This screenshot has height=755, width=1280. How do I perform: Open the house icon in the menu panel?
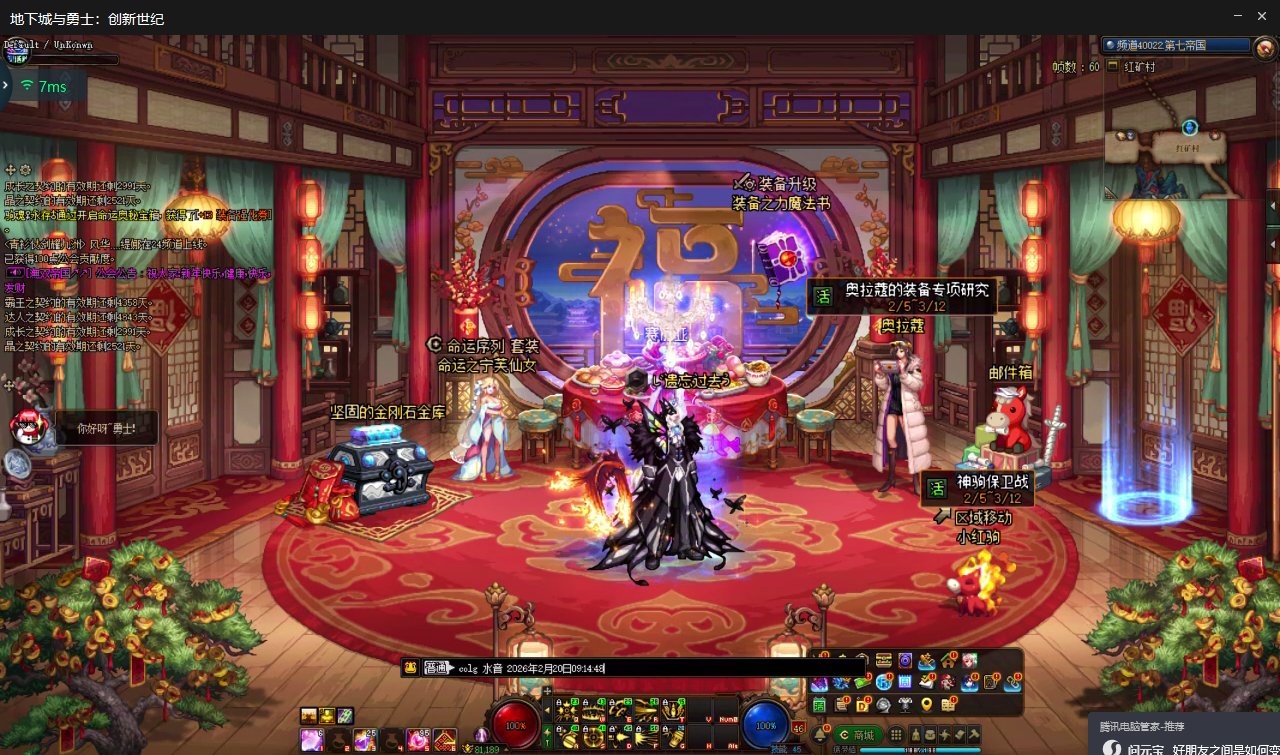(x=948, y=661)
